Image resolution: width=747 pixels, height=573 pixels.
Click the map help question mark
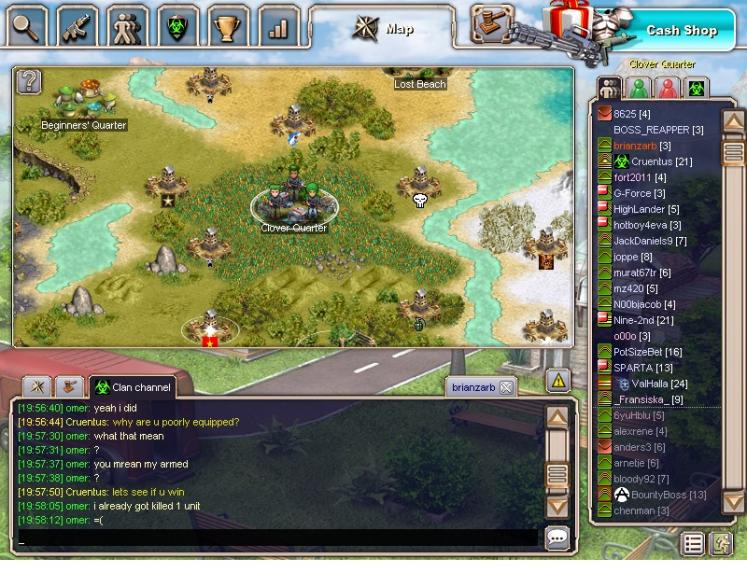(30, 81)
